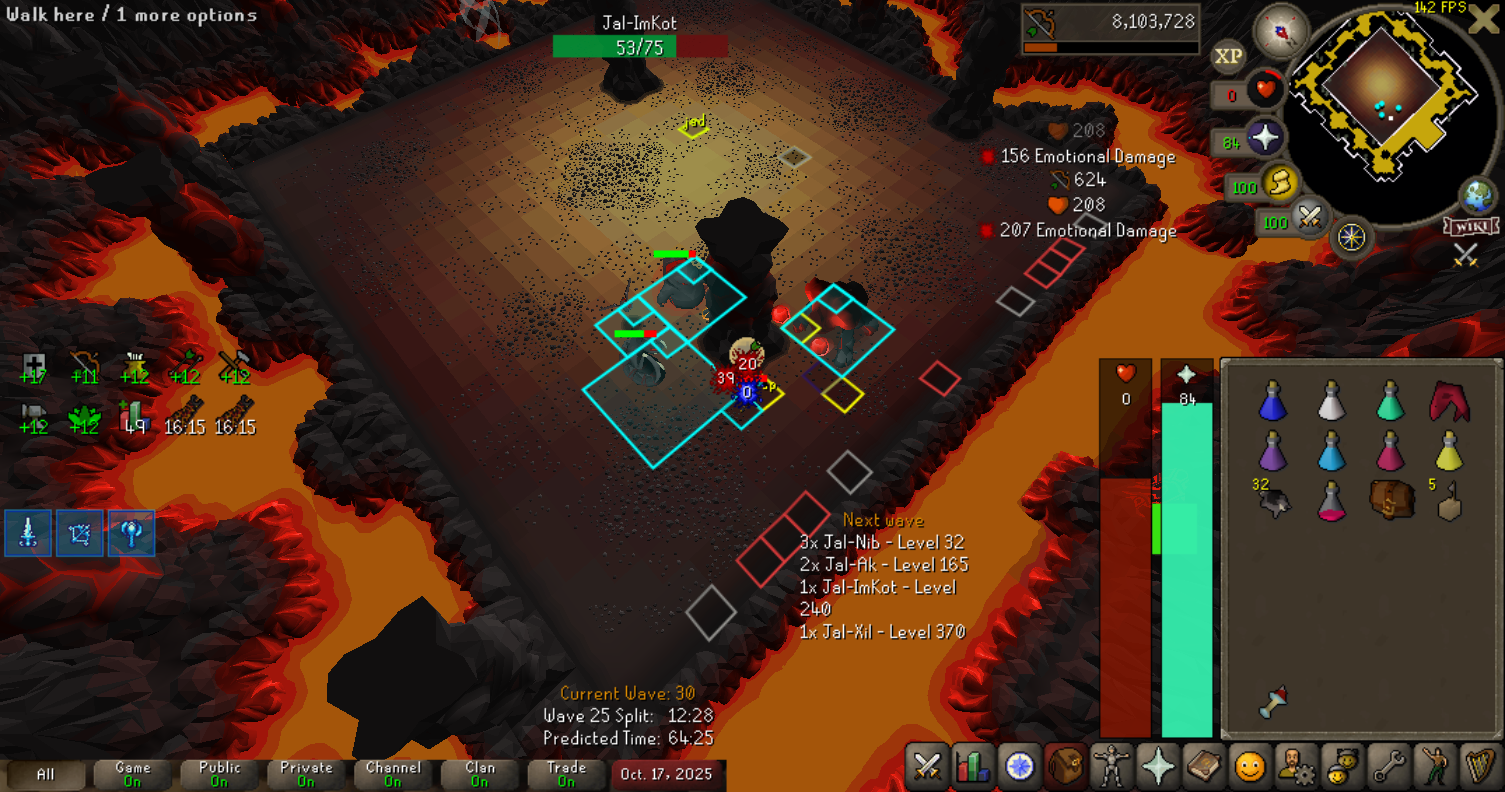1505x792 pixels.
Task: Select the dark blue potion in inventory
Action: pyautogui.click(x=1272, y=401)
